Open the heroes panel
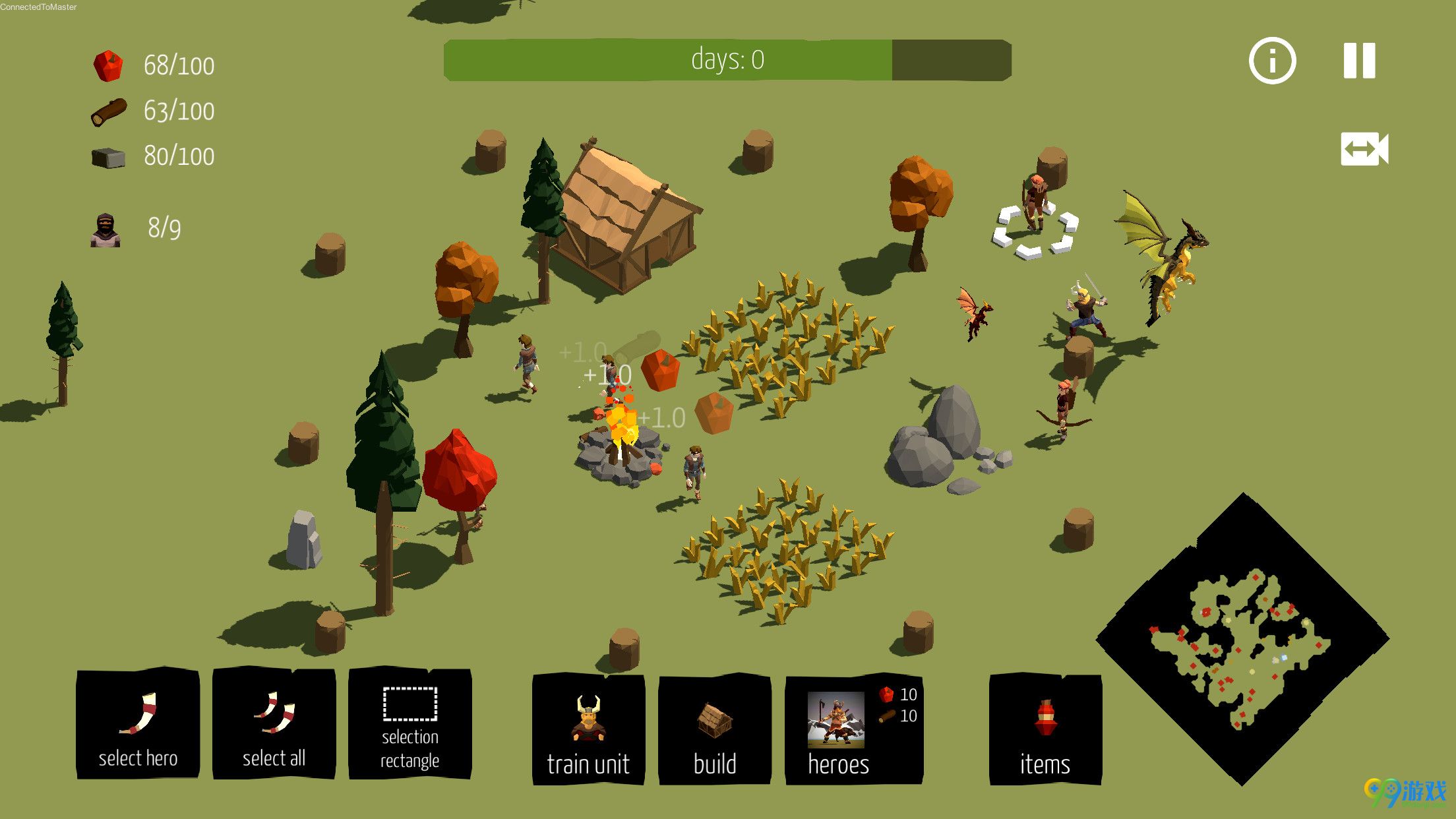Image resolution: width=1456 pixels, height=819 pixels. point(853,729)
